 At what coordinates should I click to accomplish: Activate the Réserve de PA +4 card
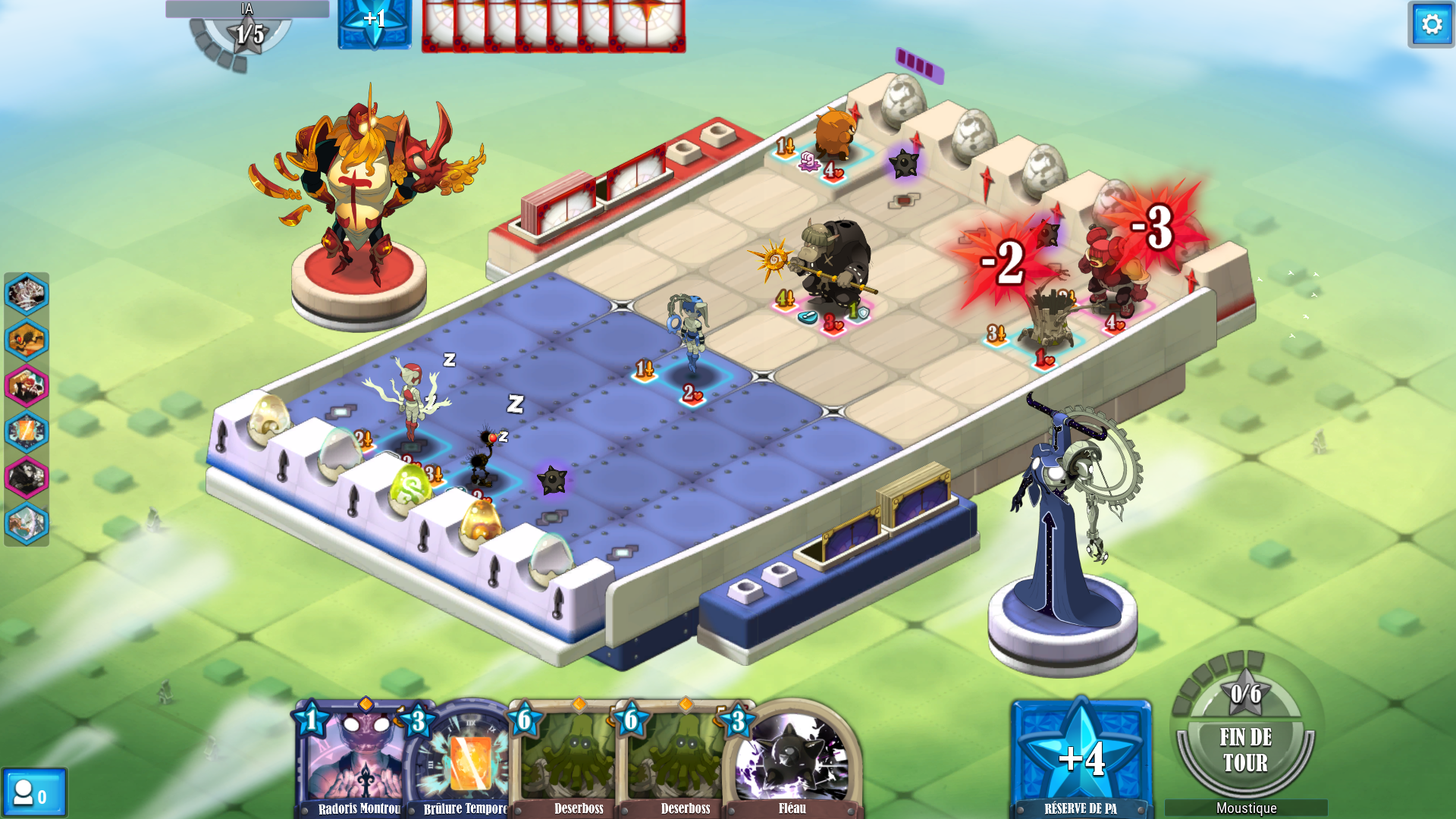(1081, 758)
